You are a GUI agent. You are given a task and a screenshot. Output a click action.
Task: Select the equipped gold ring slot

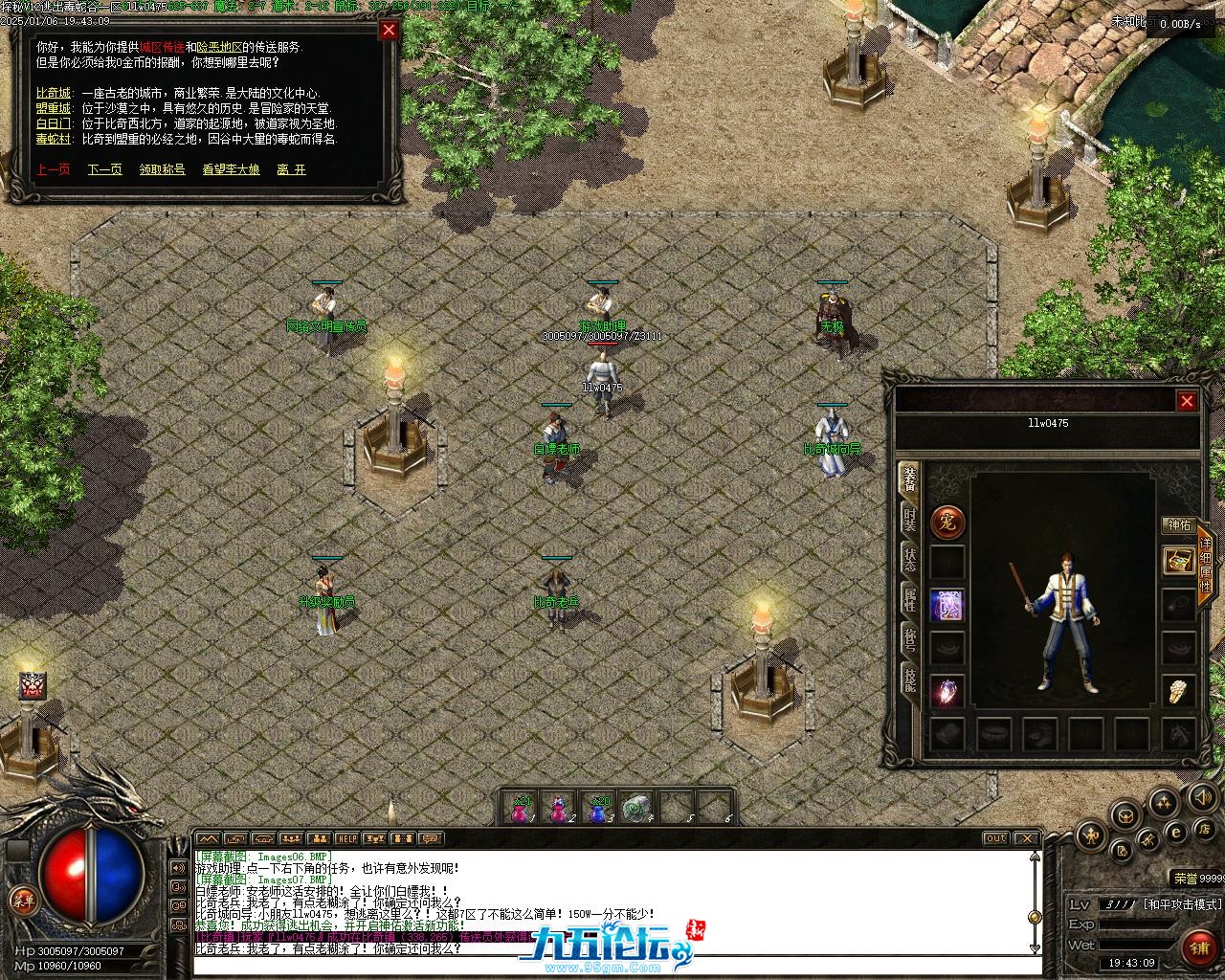pyautogui.click(x=1179, y=690)
